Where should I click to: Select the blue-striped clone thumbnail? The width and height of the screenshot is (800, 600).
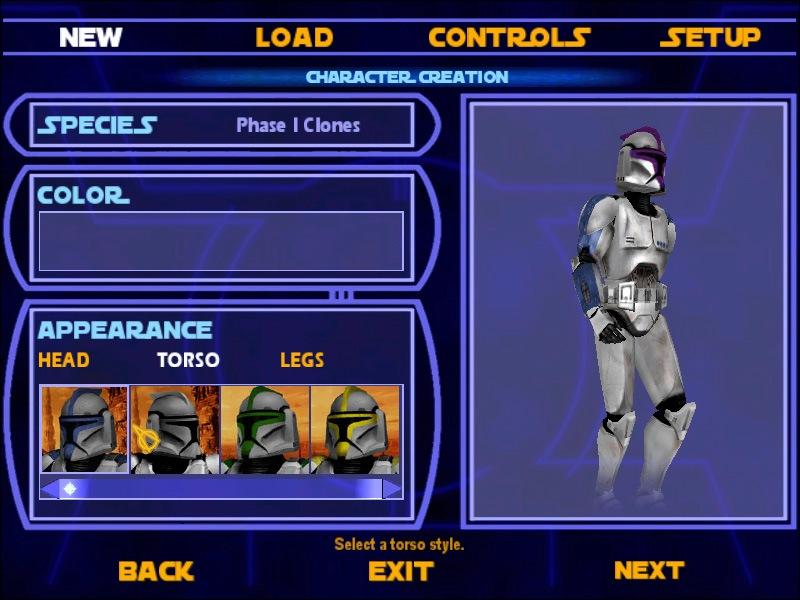tap(84, 430)
